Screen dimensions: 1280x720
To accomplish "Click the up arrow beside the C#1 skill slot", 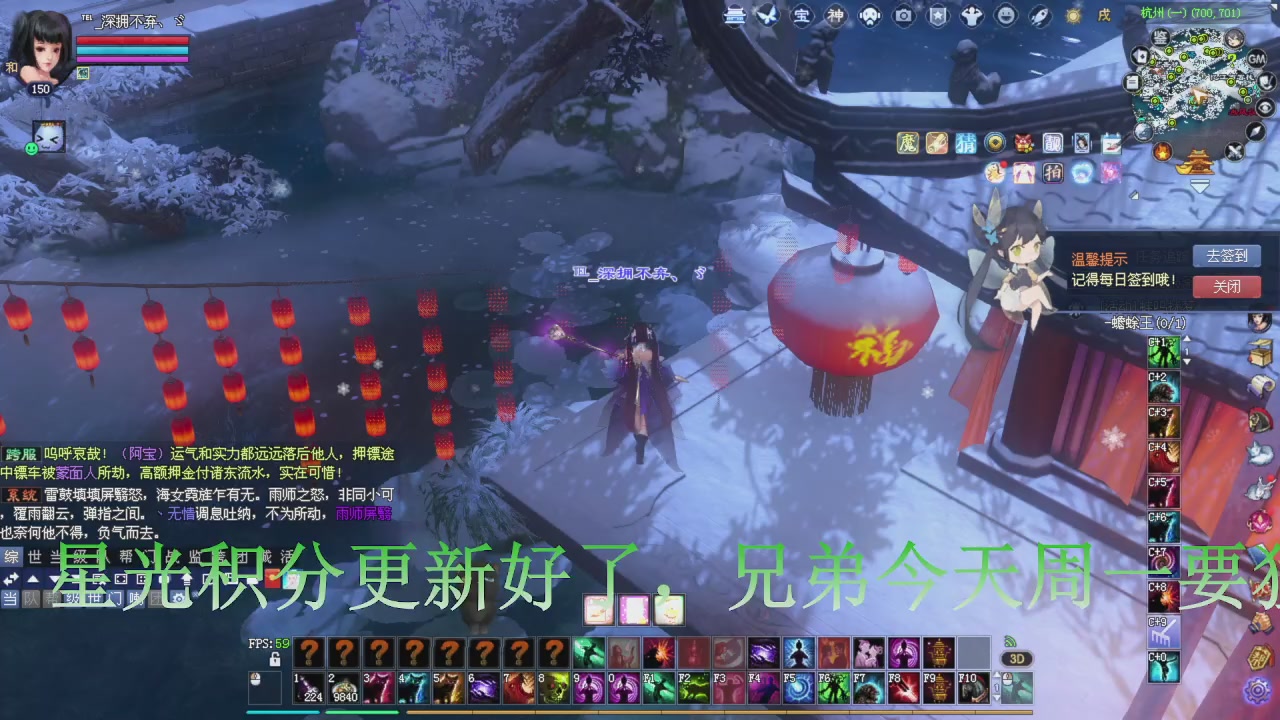I will [1188, 338].
